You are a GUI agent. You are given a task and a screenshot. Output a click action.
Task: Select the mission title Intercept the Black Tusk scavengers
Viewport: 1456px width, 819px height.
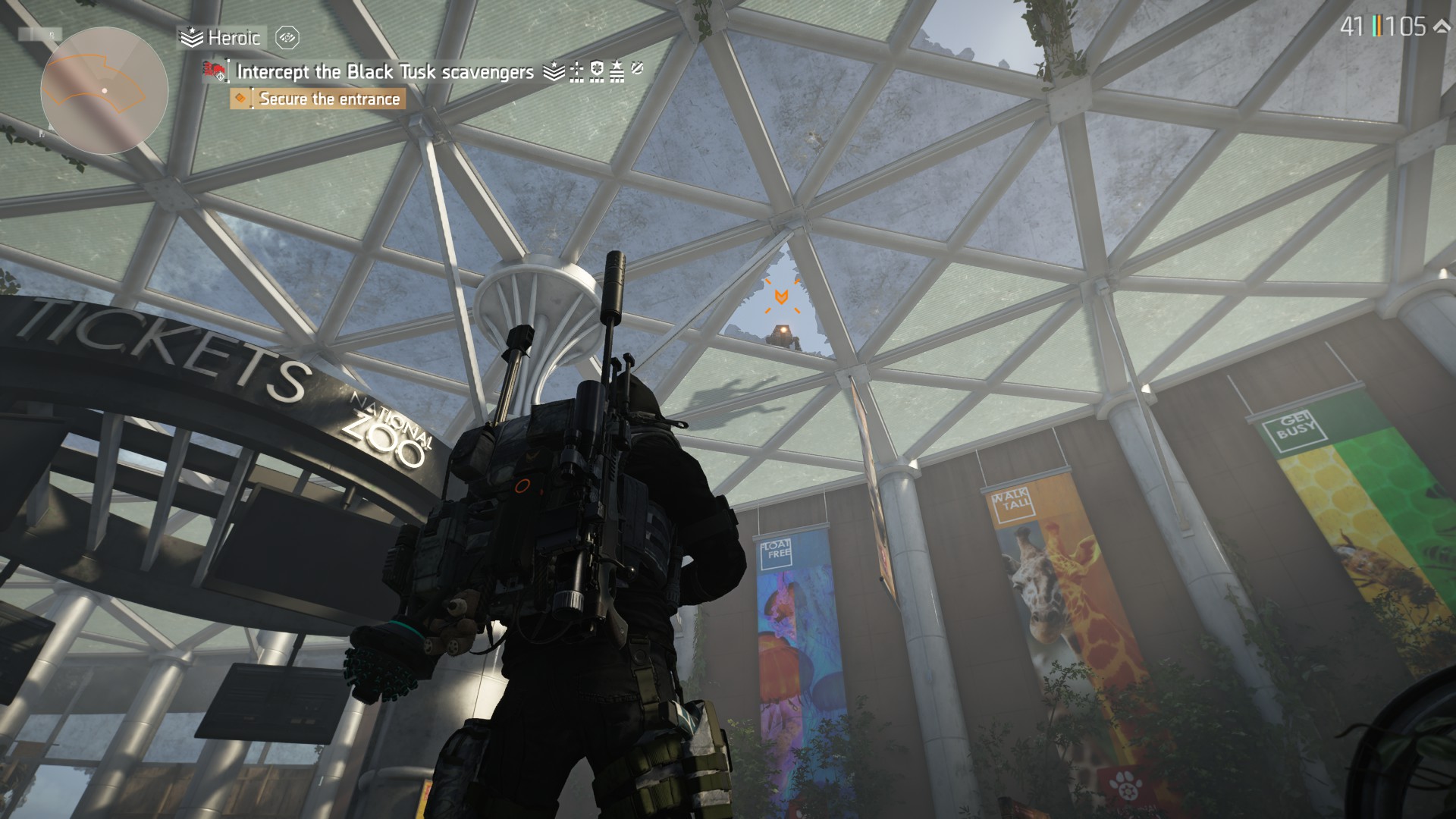383,72
